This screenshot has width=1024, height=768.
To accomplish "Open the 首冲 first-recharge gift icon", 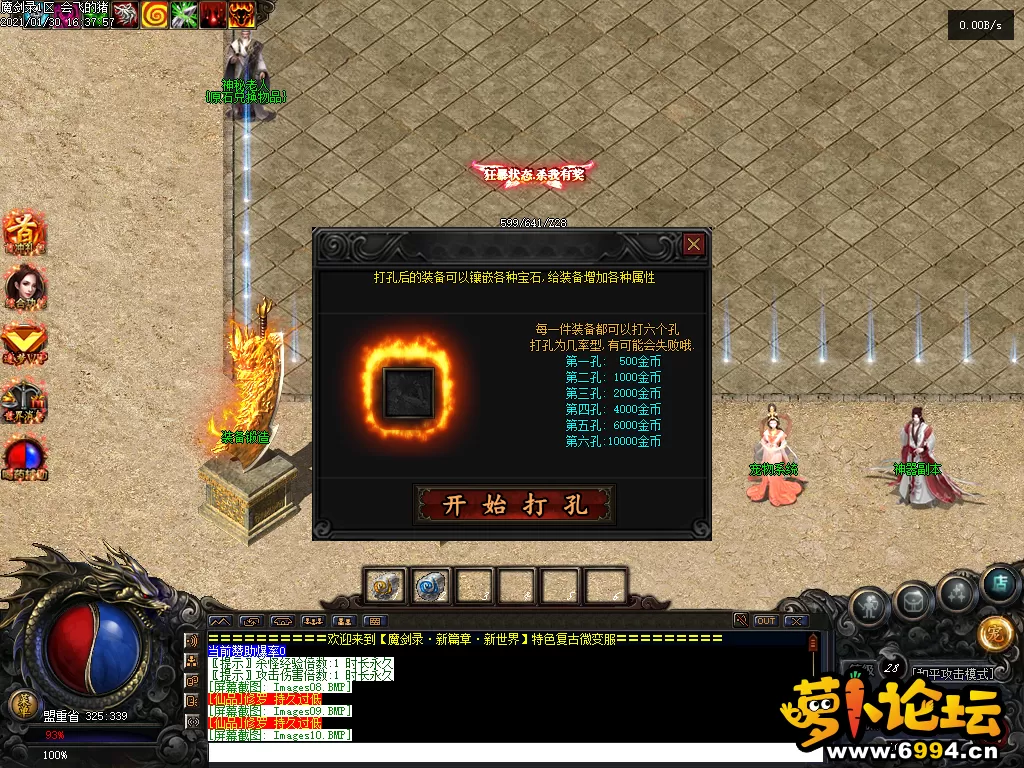I will tap(24, 232).
